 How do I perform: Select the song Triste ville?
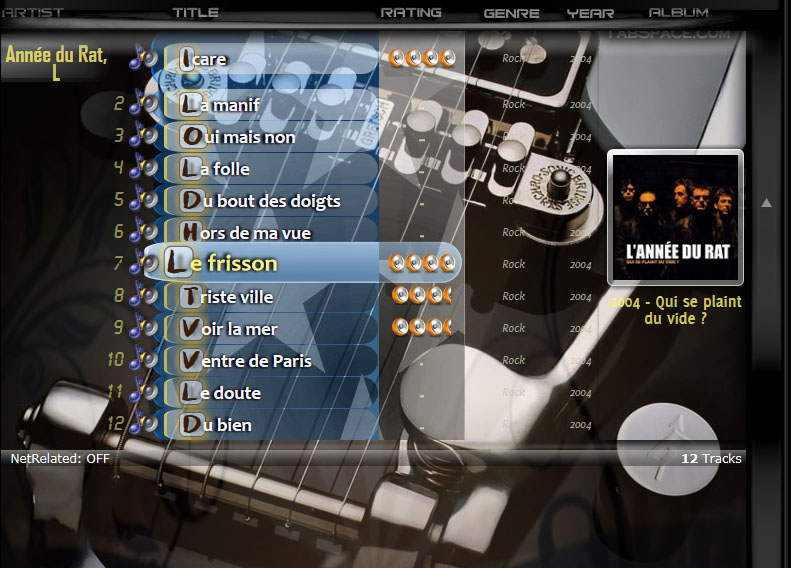[236, 297]
